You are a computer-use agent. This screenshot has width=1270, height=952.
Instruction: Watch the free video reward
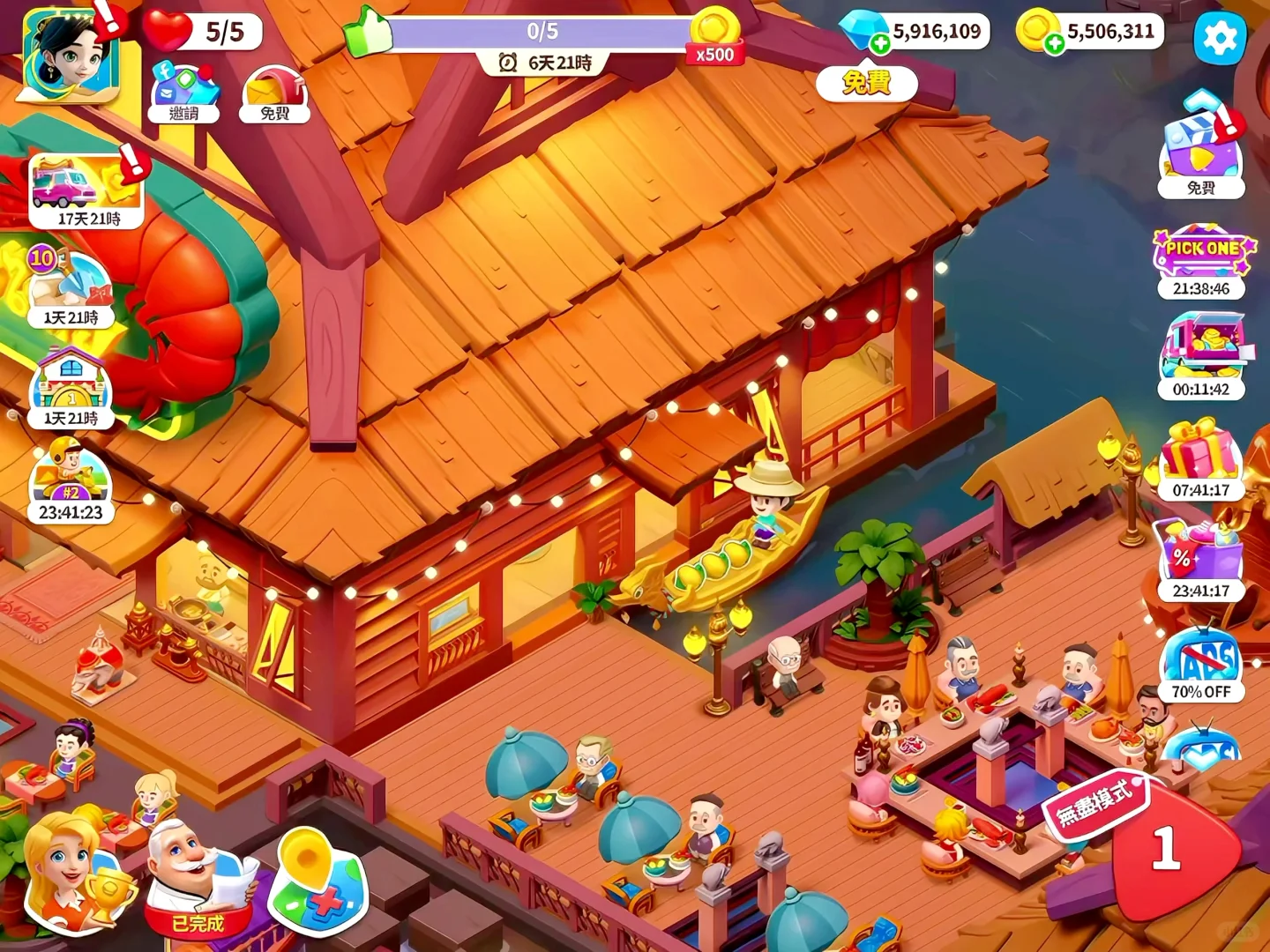[1200, 149]
